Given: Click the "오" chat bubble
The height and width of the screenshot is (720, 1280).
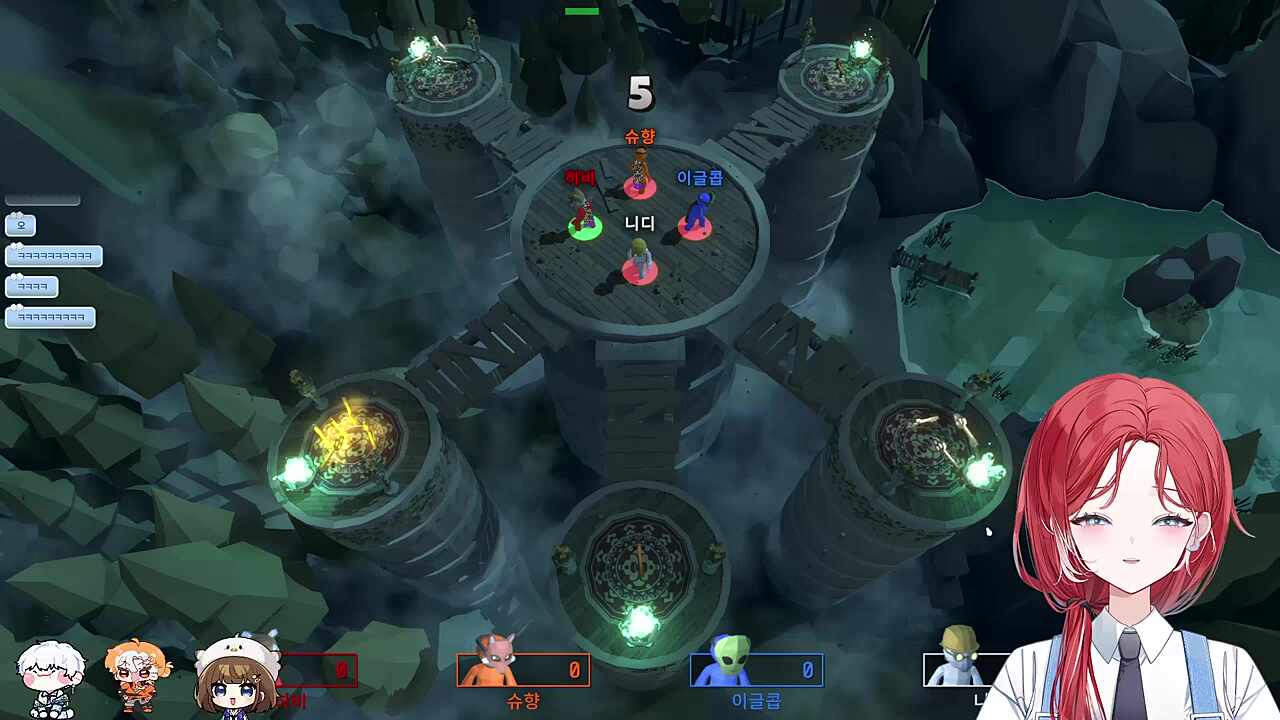Looking at the screenshot, I should (x=21, y=225).
